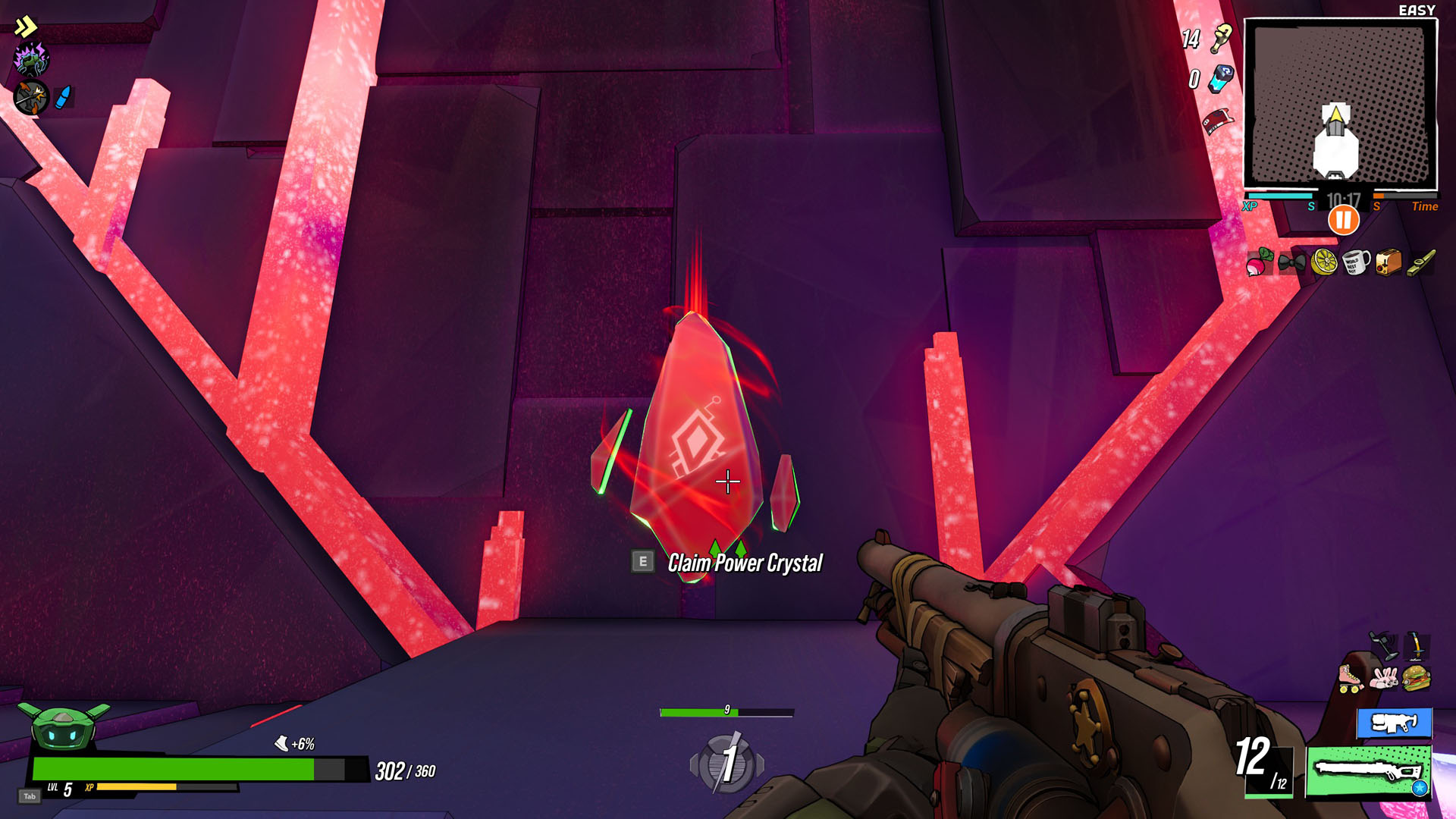Select the pink roller skate item
The height and width of the screenshot is (819, 1456).
[x=1350, y=677]
